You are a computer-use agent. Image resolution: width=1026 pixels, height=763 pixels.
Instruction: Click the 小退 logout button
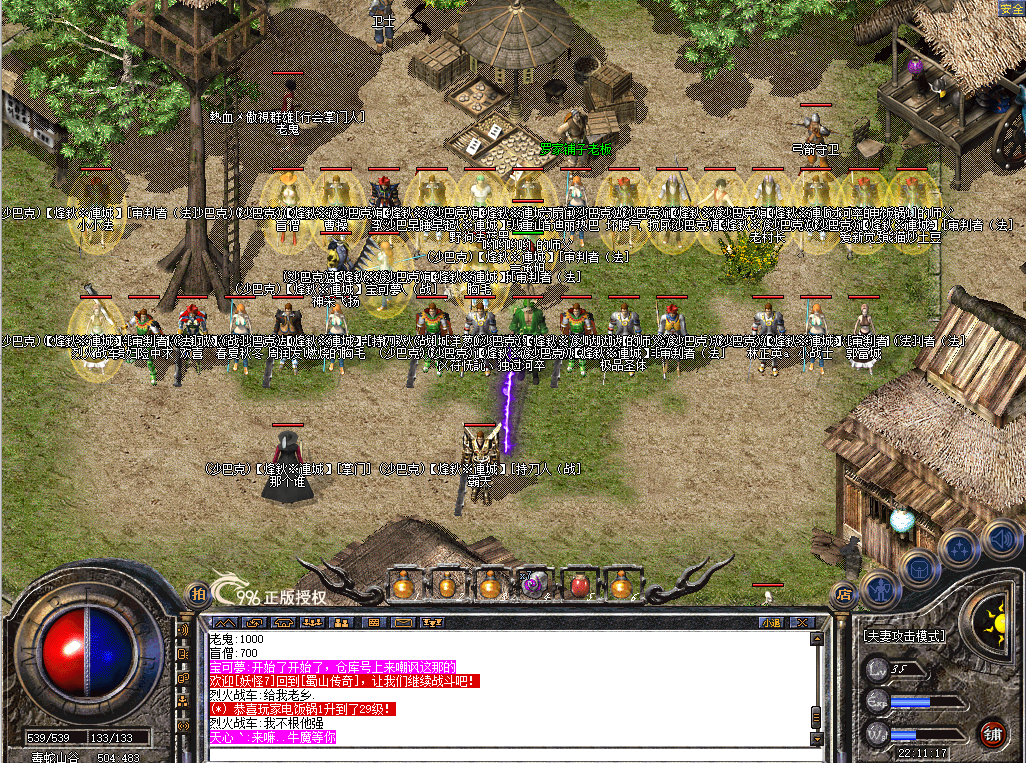click(x=770, y=622)
